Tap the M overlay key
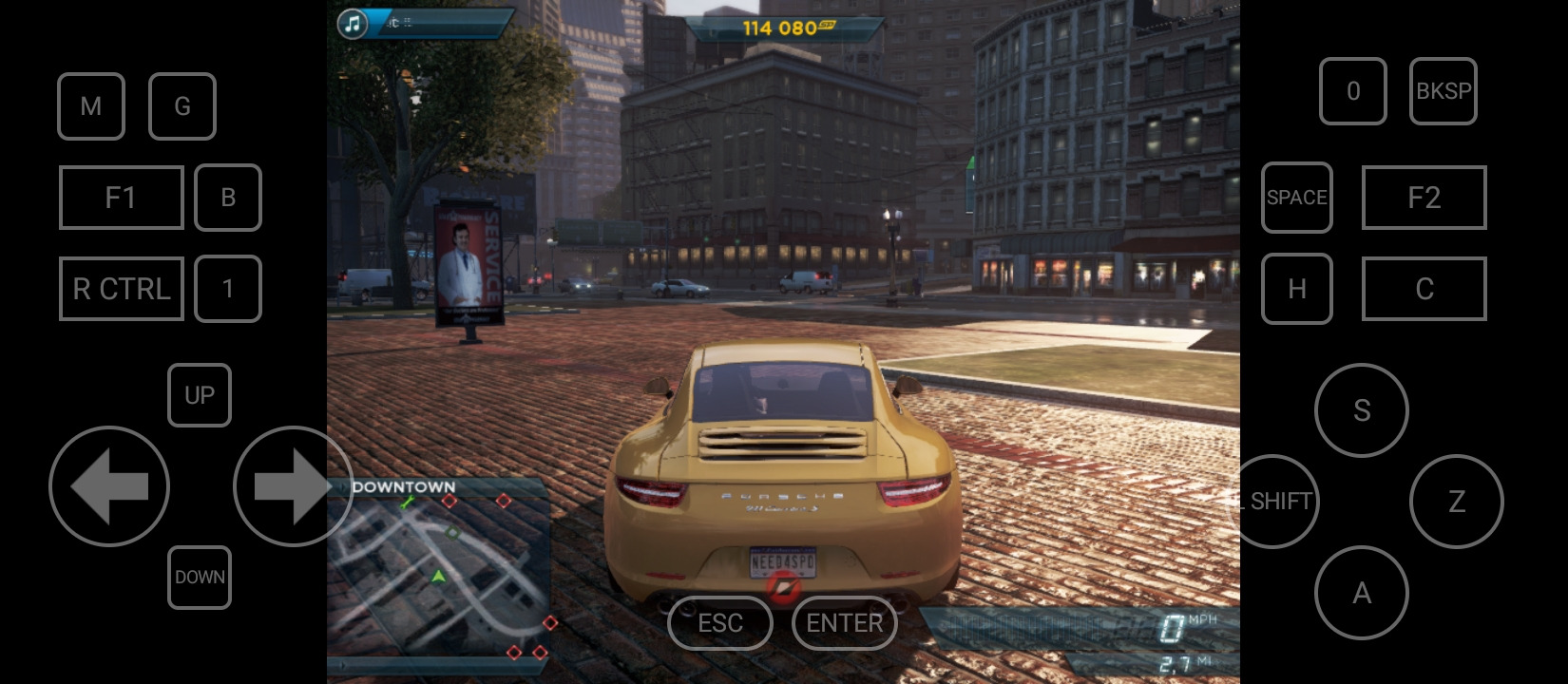 coord(91,106)
